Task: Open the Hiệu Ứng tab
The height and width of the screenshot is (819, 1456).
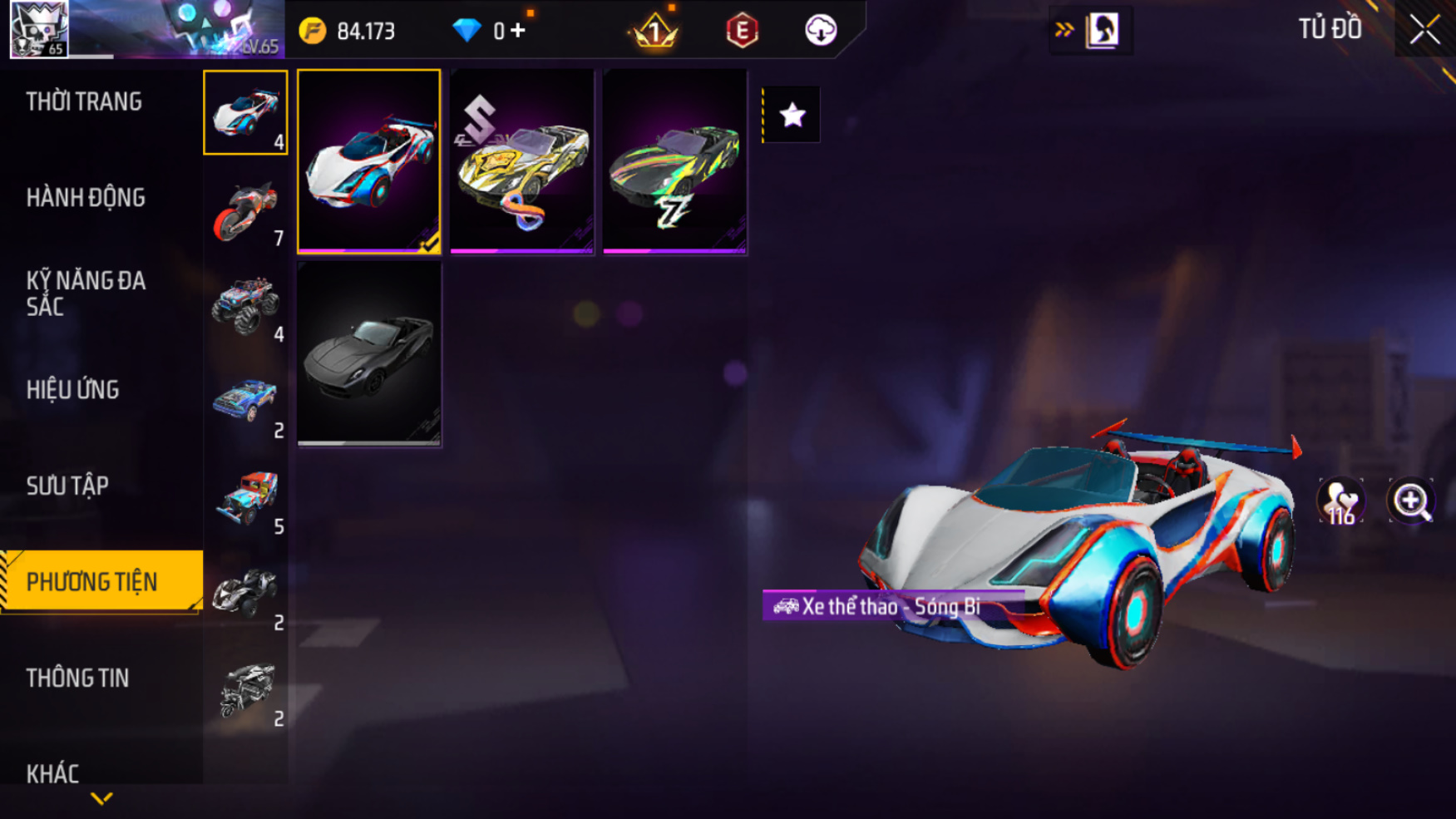Action: [73, 390]
